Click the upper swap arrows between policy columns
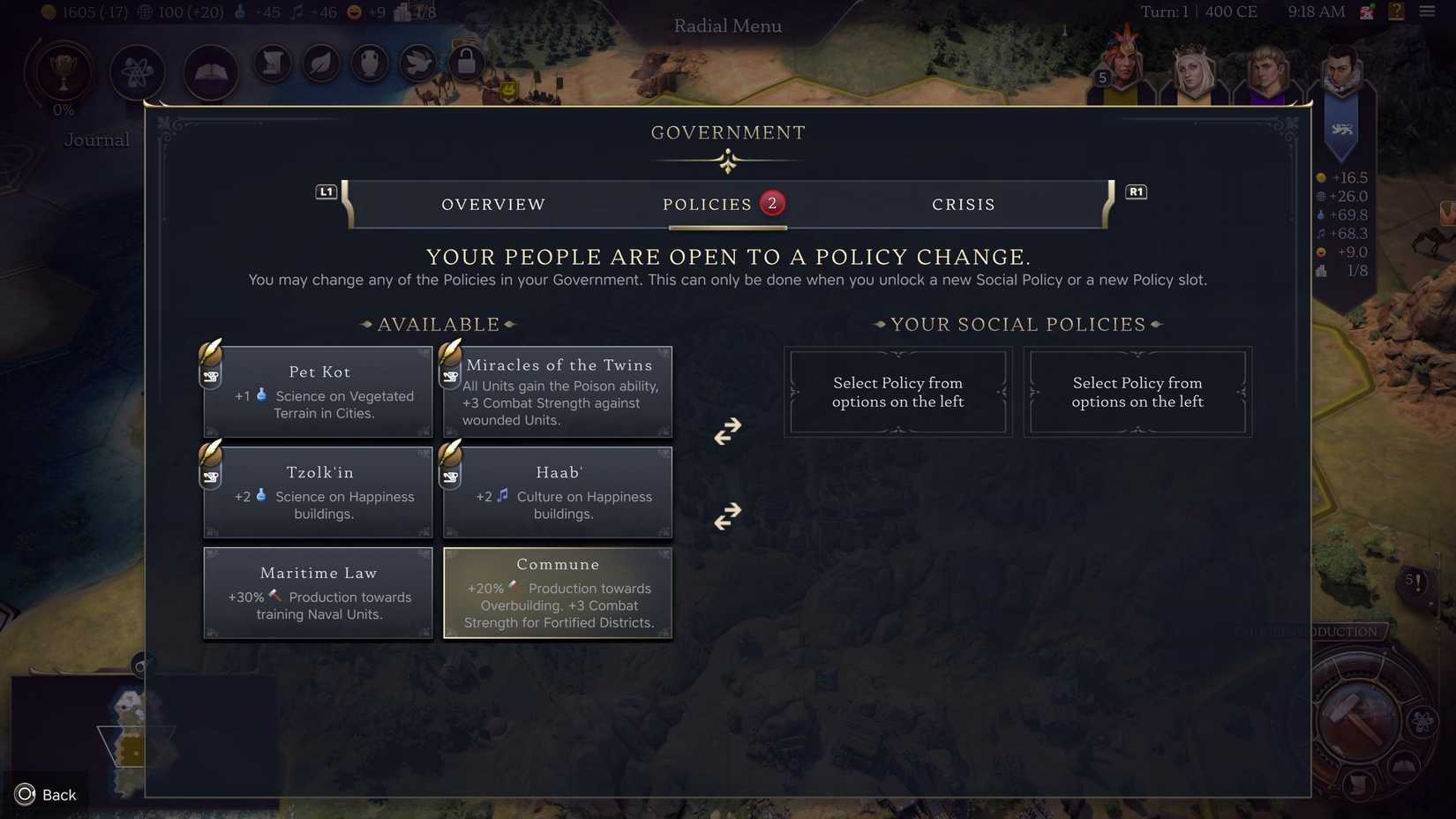This screenshot has width=1456, height=819. point(726,432)
